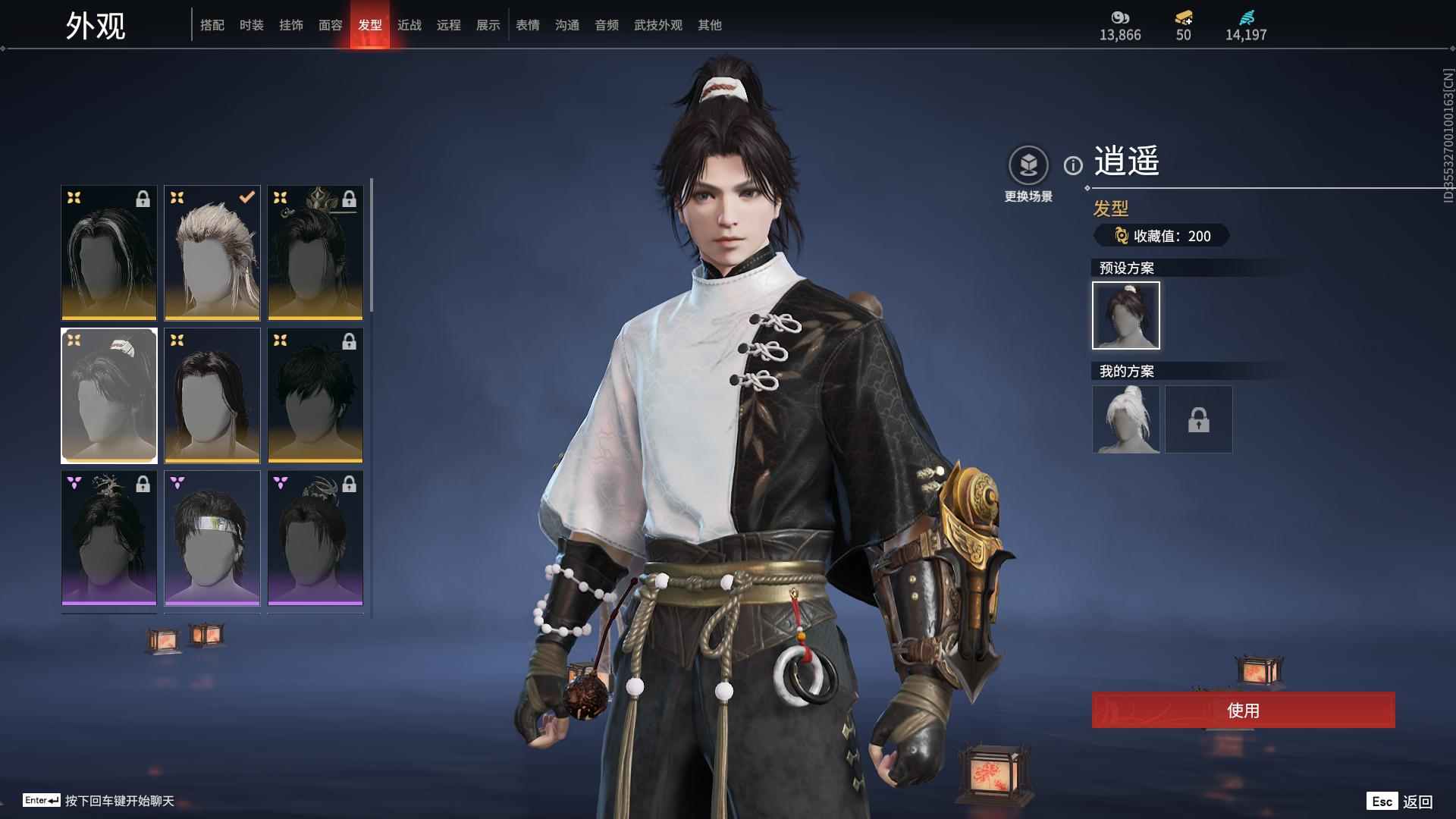Image resolution: width=1456 pixels, height=819 pixels.
Task: Choose the 预设方案 preset hairstyle thumbnail
Action: tap(1126, 315)
